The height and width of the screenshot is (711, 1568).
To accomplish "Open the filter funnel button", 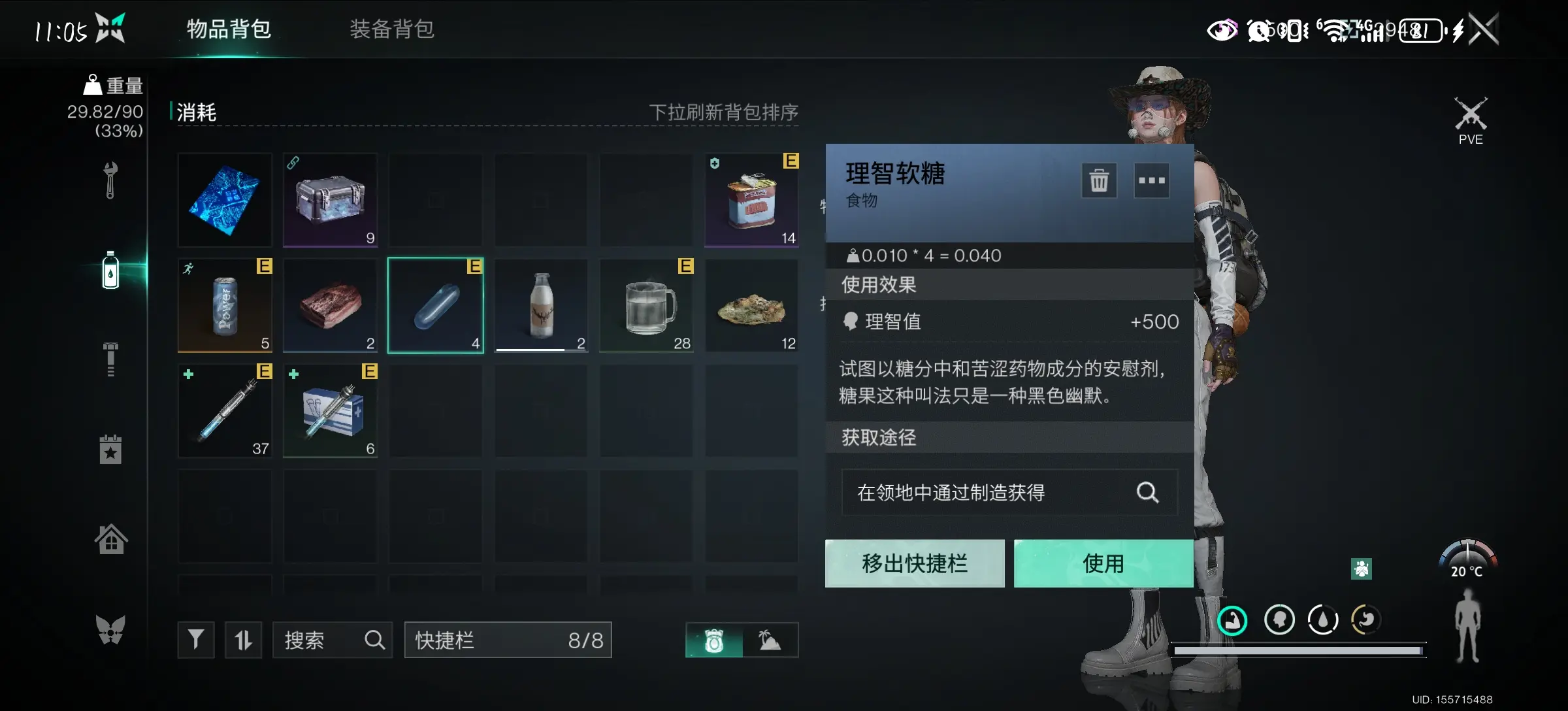I will [195, 640].
